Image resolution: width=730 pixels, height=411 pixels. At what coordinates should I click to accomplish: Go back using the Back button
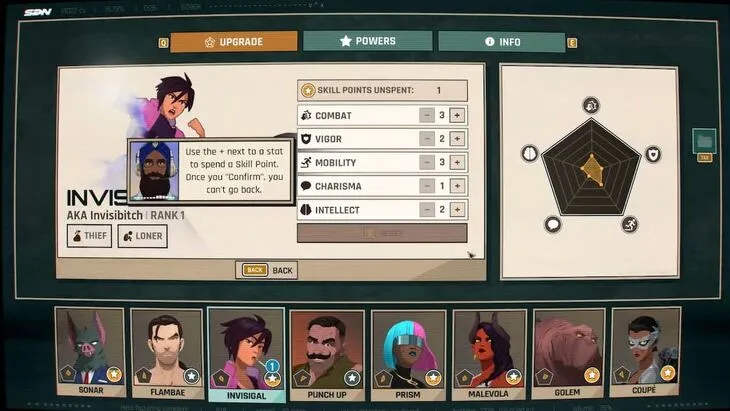coord(267,270)
